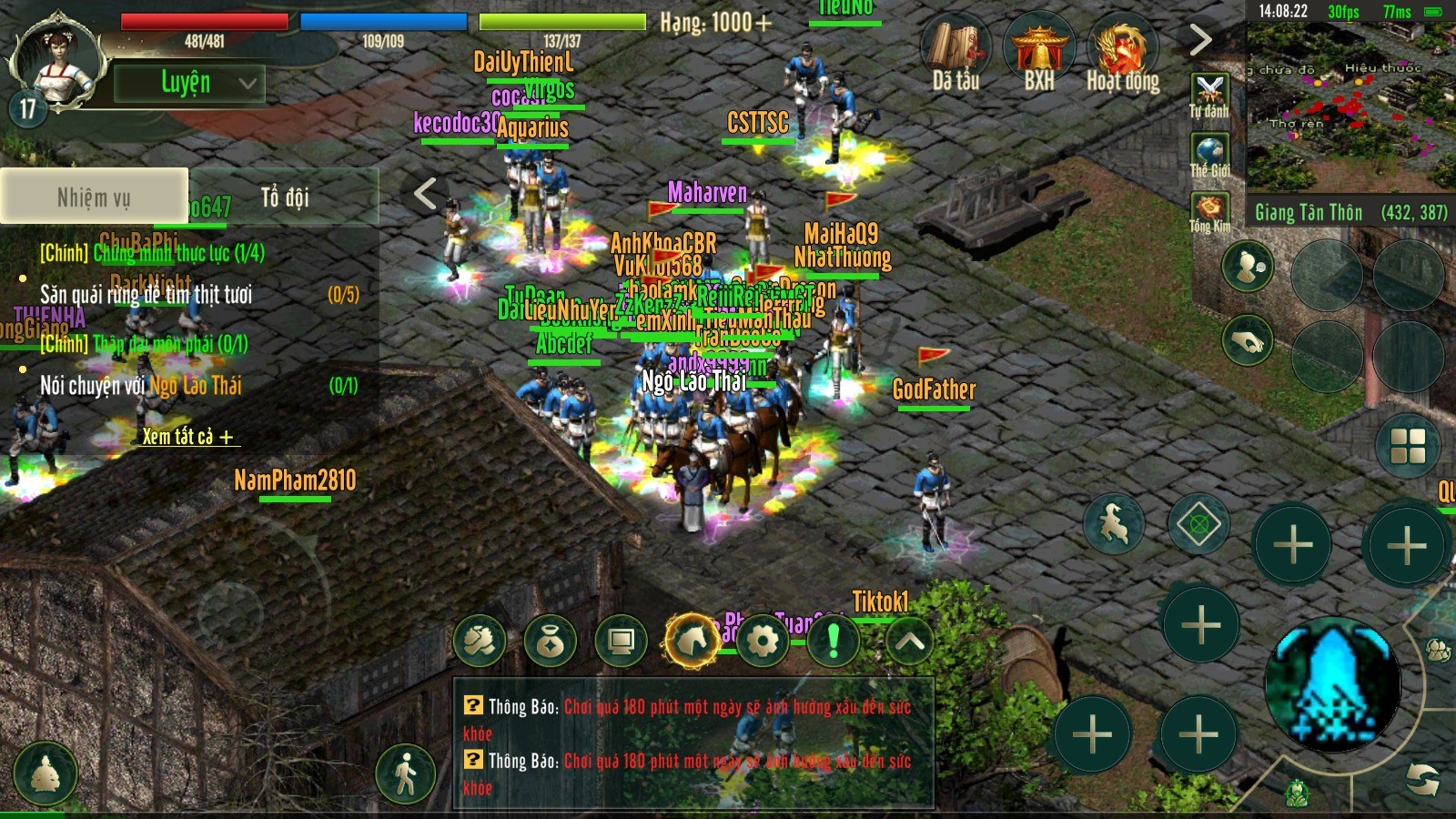Toggle Tự đánh auto-fight
The height and width of the screenshot is (819, 1456).
[x=1209, y=96]
